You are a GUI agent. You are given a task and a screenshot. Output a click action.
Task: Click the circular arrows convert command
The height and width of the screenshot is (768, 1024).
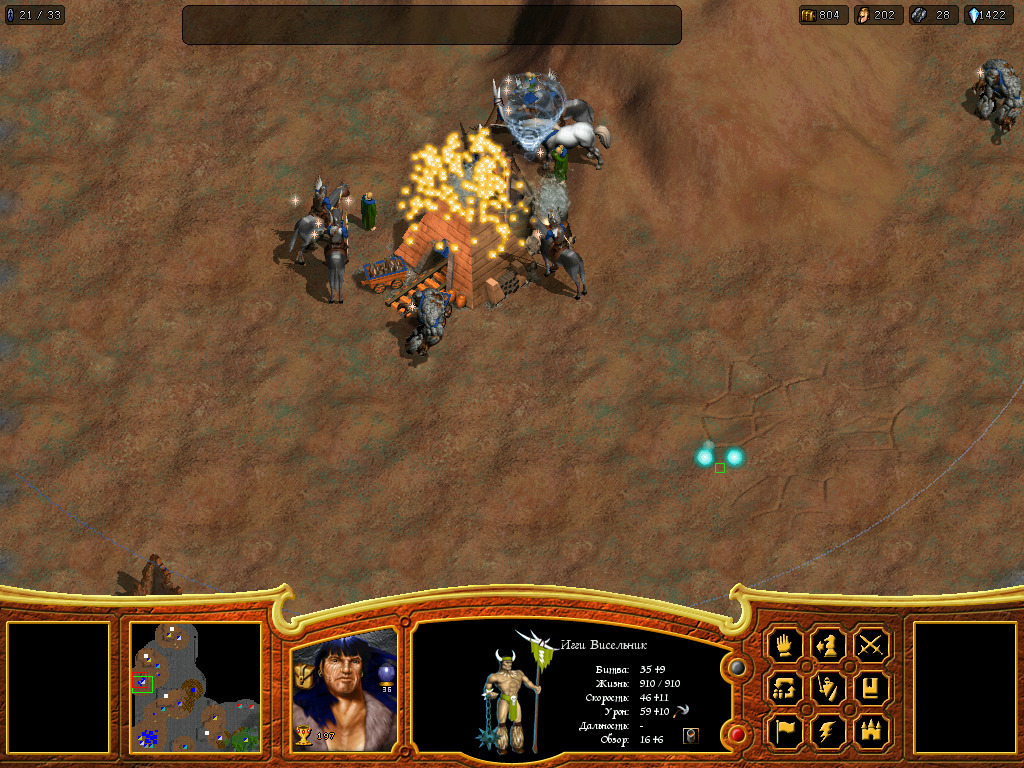tap(785, 688)
